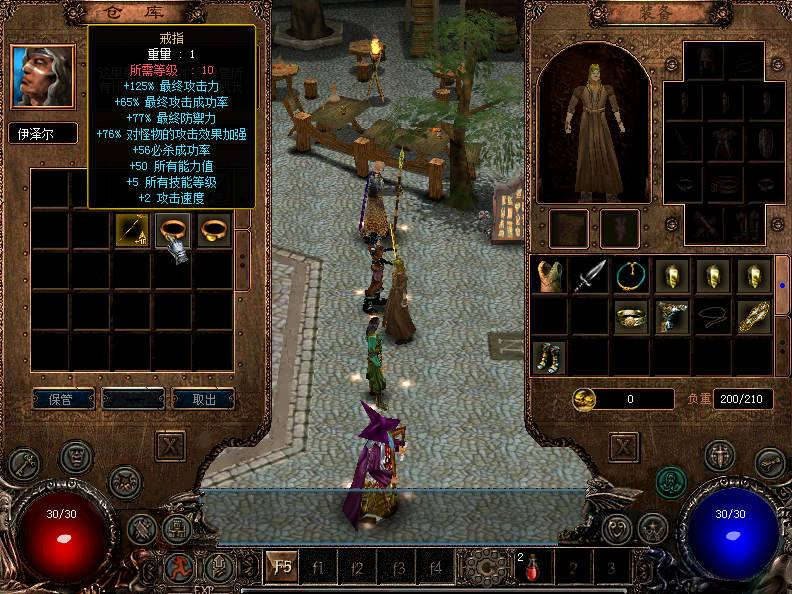792x594 pixels.
Task: Select the bow item in warehouse
Action: pos(132,231)
